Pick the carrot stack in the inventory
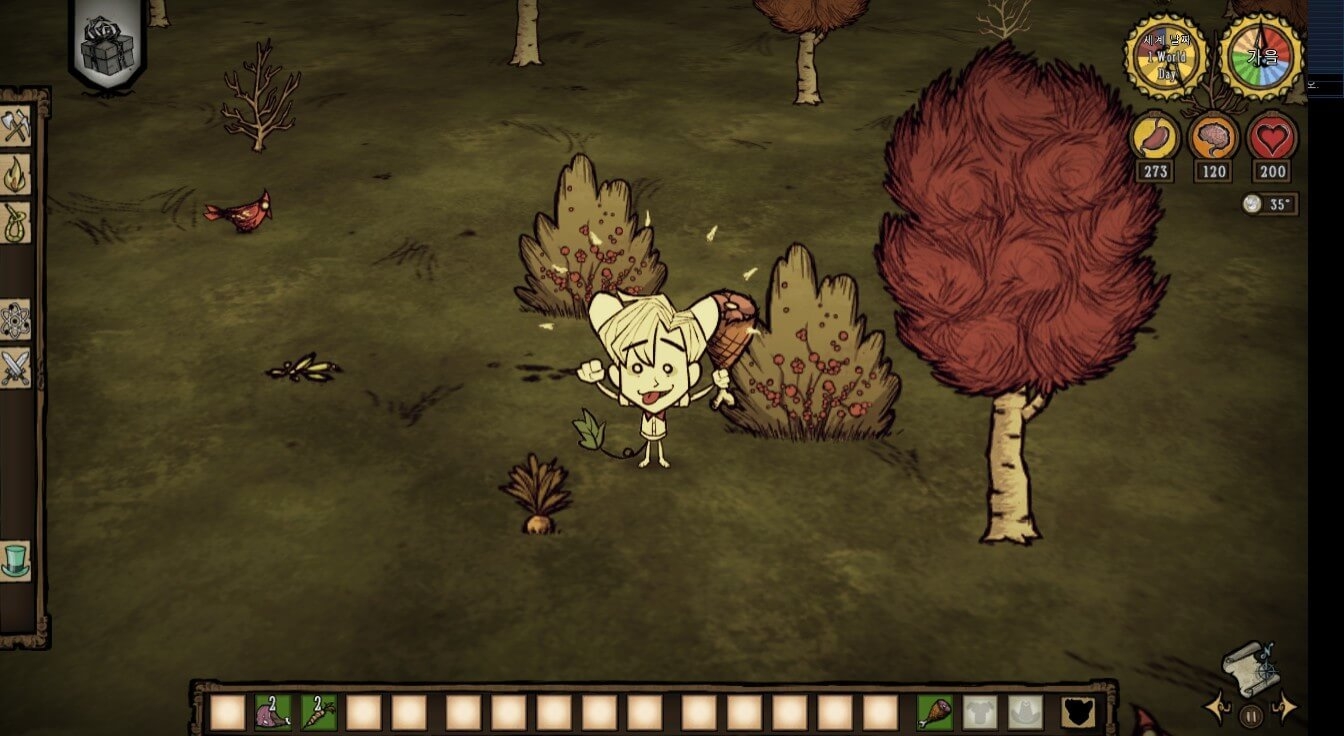Viewport: 1344px width, 736px height. click(x=319, y=712)
